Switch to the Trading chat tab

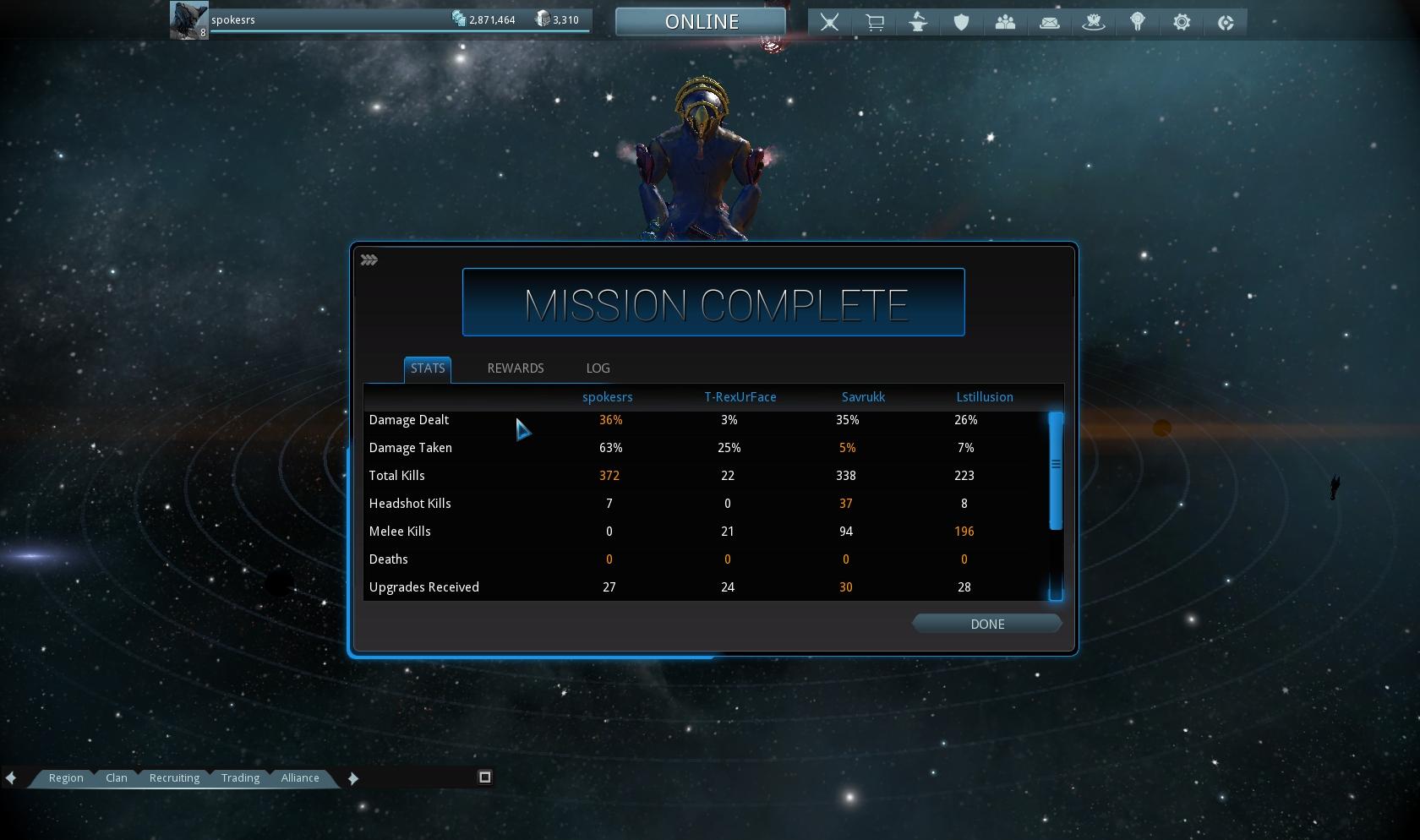tap(240, 778)
